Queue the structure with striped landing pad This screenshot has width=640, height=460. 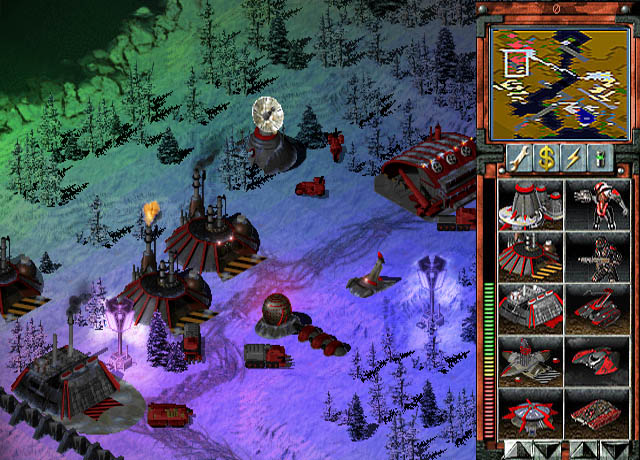[x=530, y=256]
